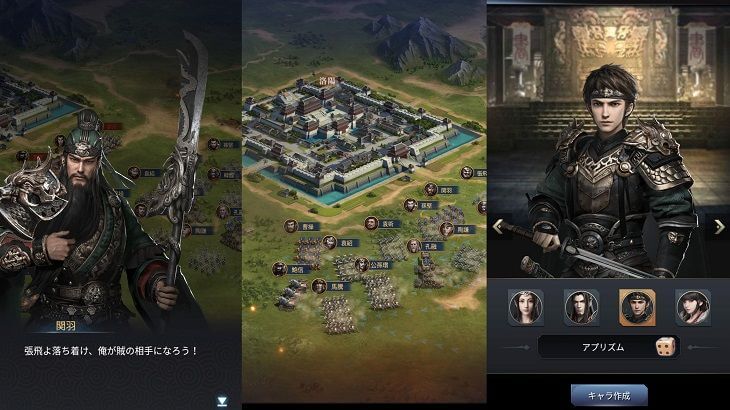This screenshot has height=410, width=730.
Task: Select the highlighted headband man portrait
Action: (637, 307)
